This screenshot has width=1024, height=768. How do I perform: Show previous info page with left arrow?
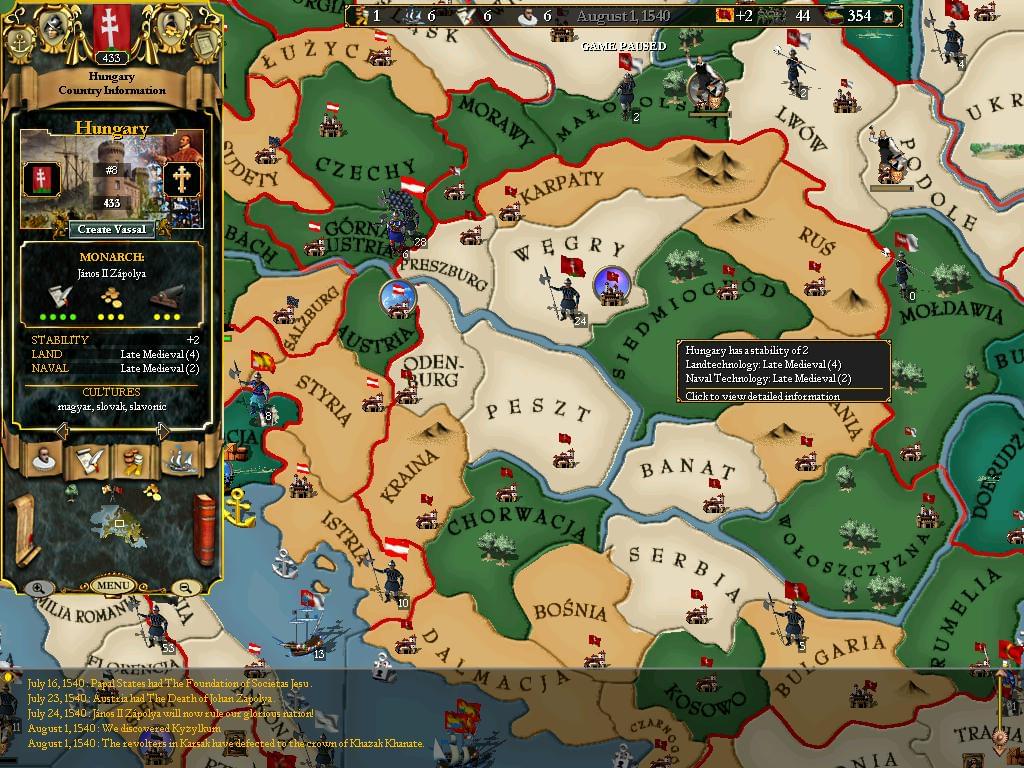click(x=62, y=431)
